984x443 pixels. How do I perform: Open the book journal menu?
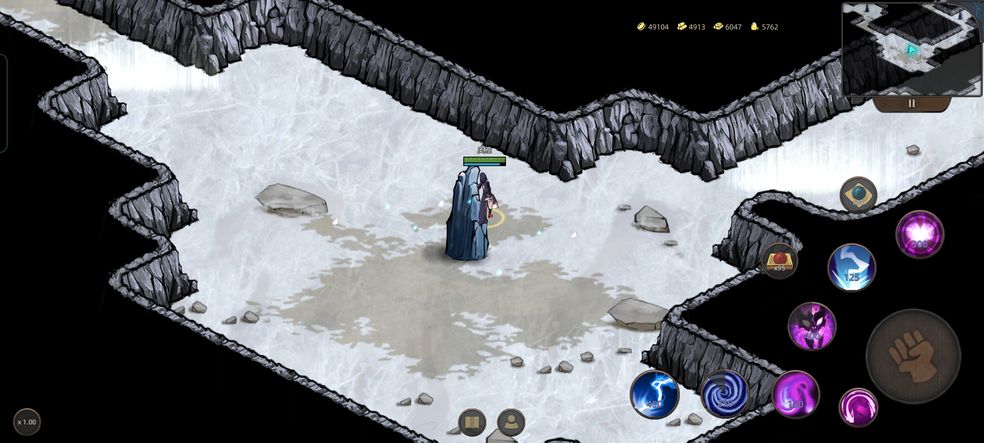472,422
